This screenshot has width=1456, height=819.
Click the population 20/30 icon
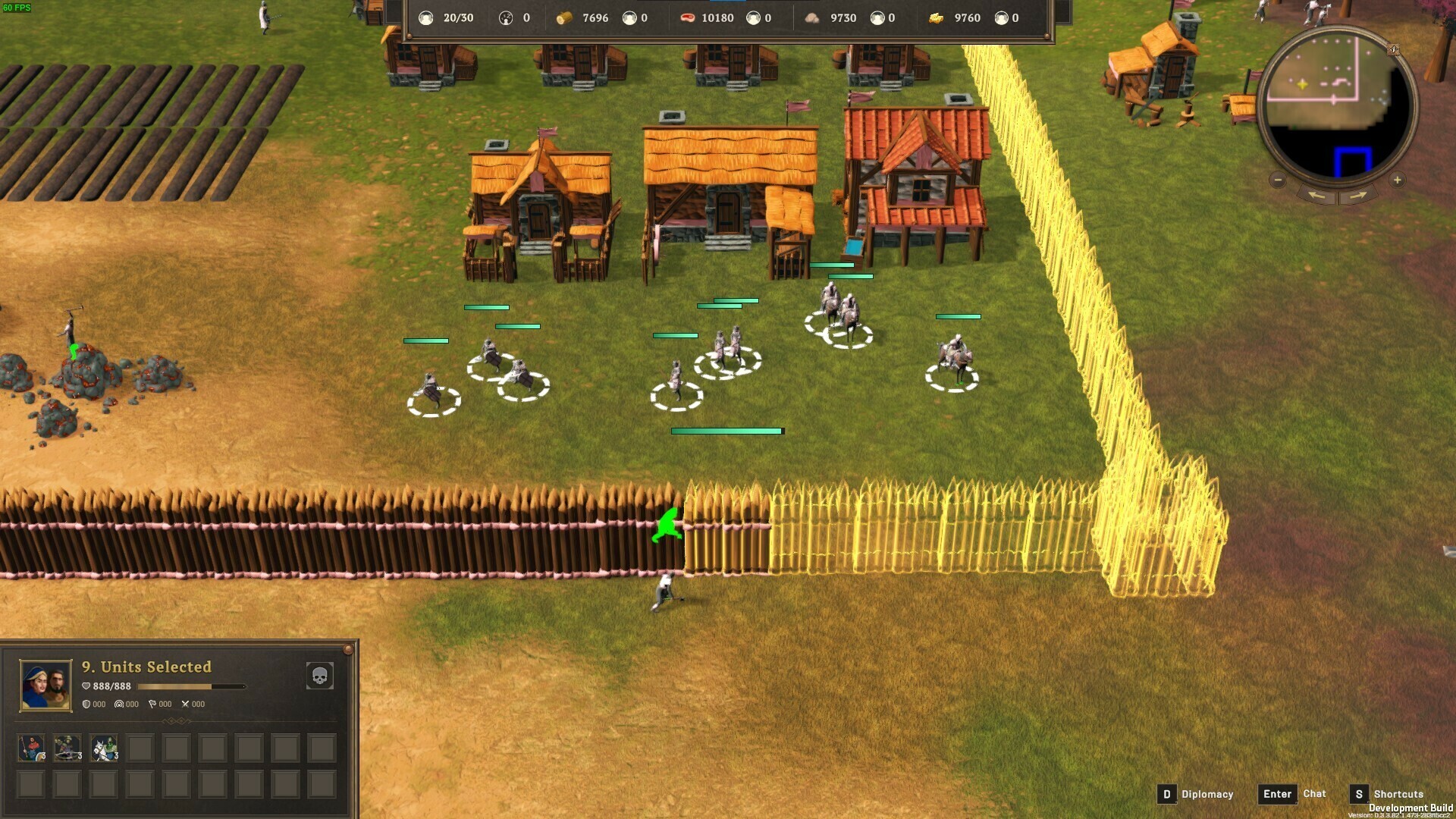[425, 18]
